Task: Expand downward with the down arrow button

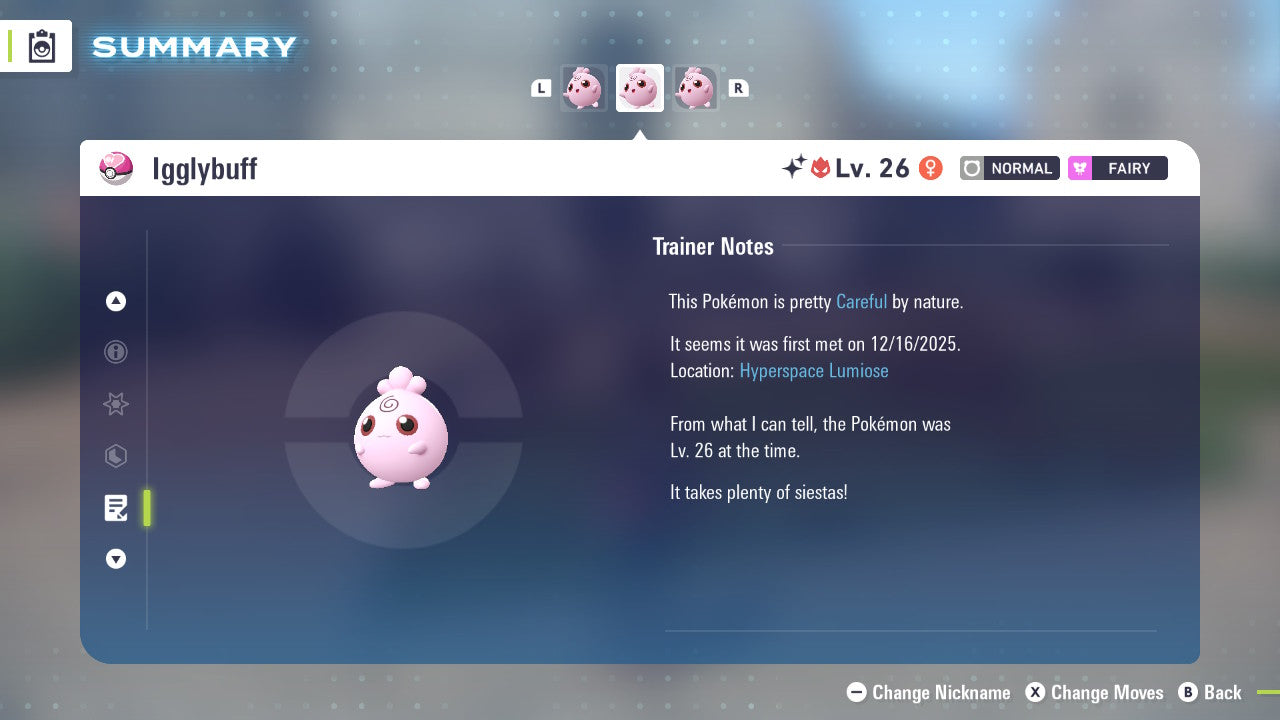Action: click(116, 559)
